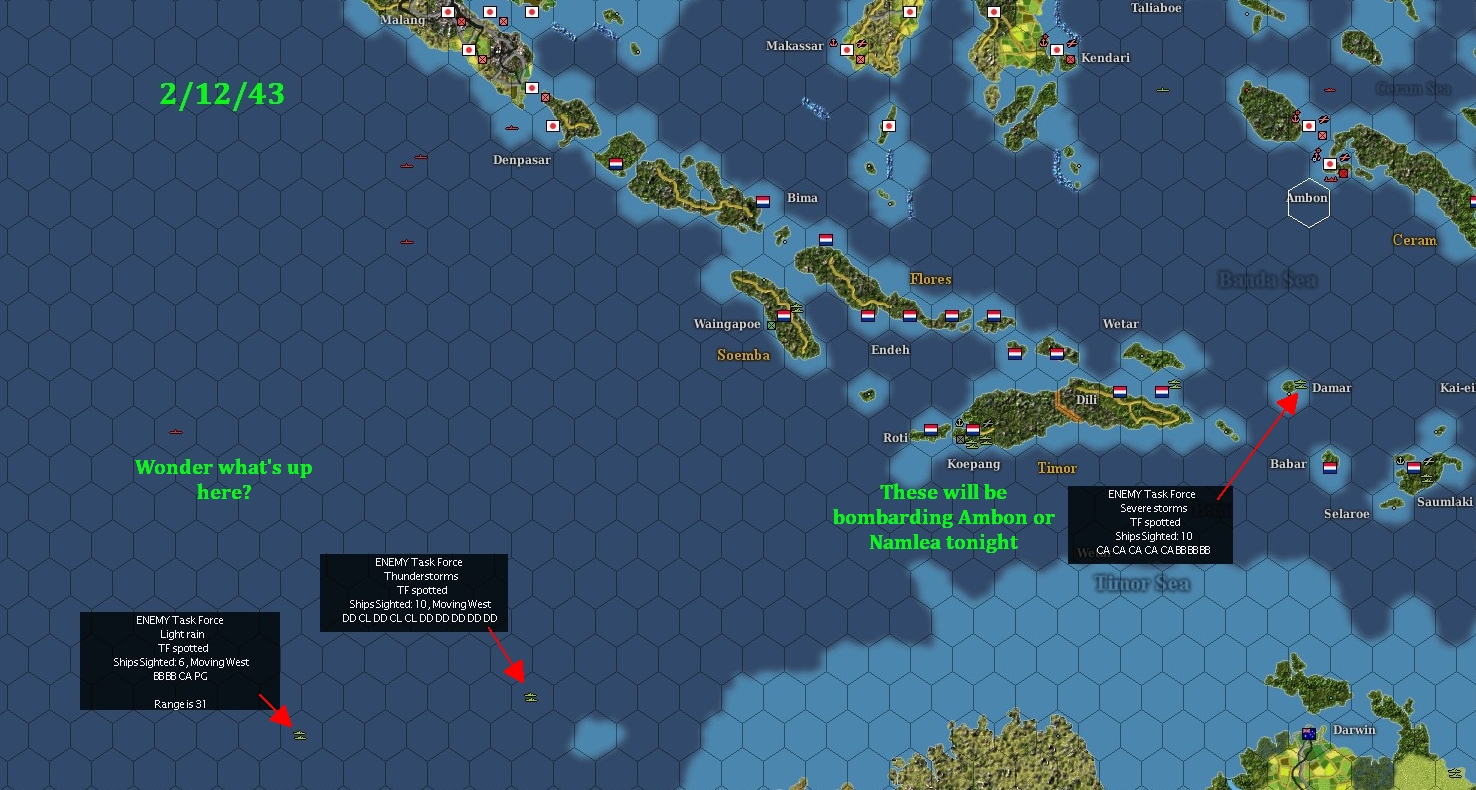
Task: Select the ten-ship enemy TF icon moving west
Action: click(530, 697)
